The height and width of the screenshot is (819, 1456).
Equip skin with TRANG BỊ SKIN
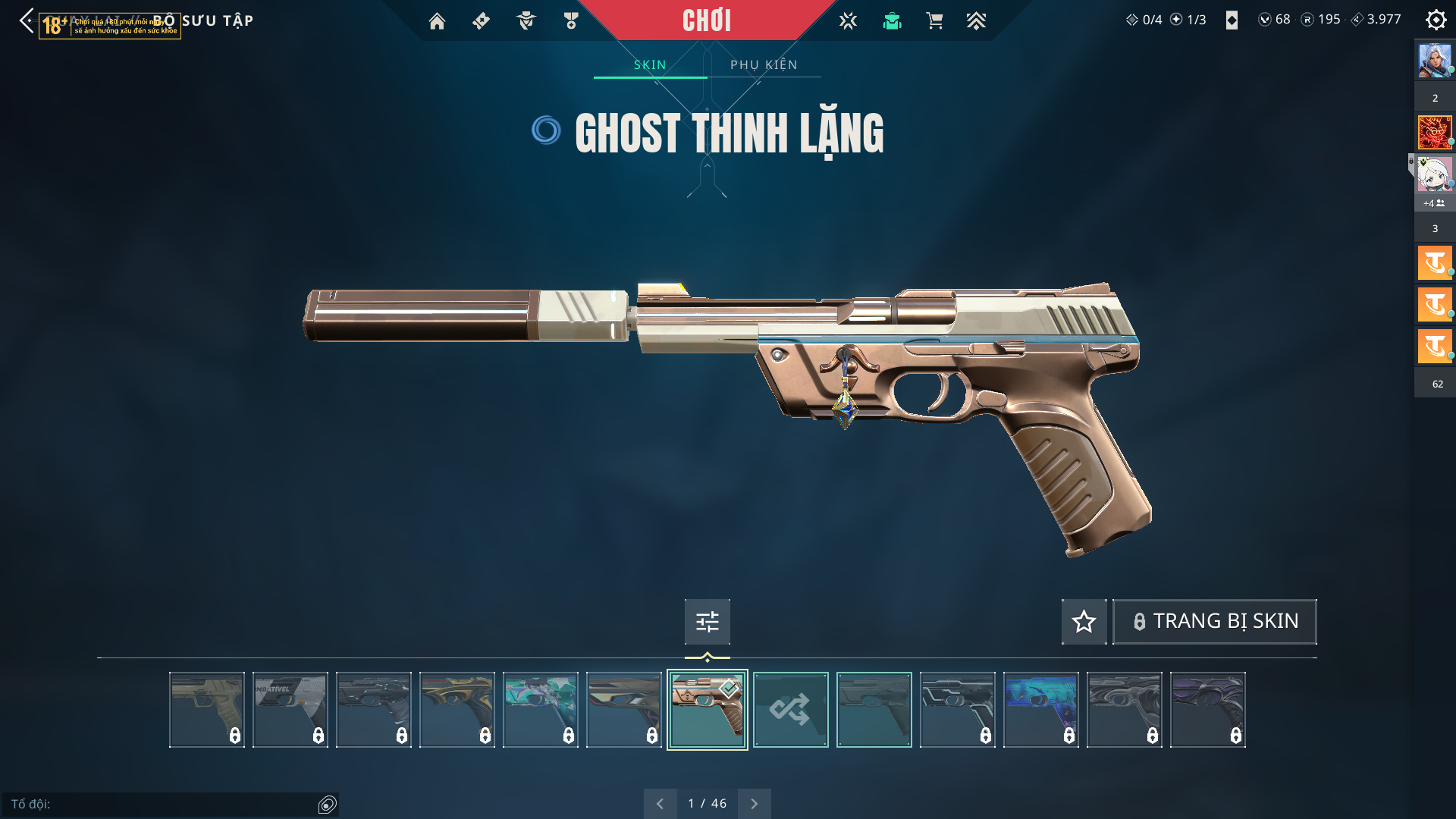tap(1214, 622)
